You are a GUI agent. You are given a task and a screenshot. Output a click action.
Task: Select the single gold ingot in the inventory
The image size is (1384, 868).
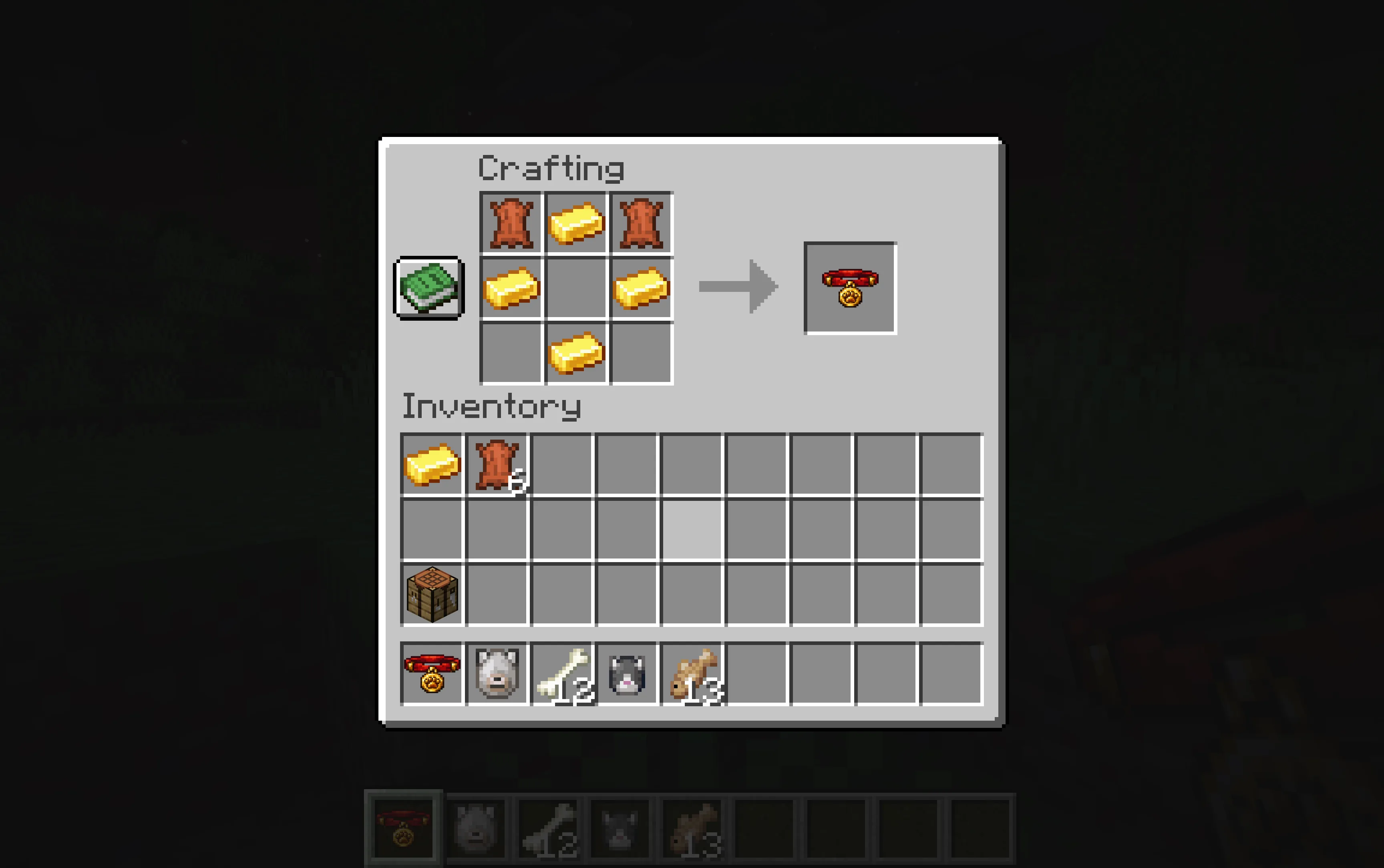point(432,464)
